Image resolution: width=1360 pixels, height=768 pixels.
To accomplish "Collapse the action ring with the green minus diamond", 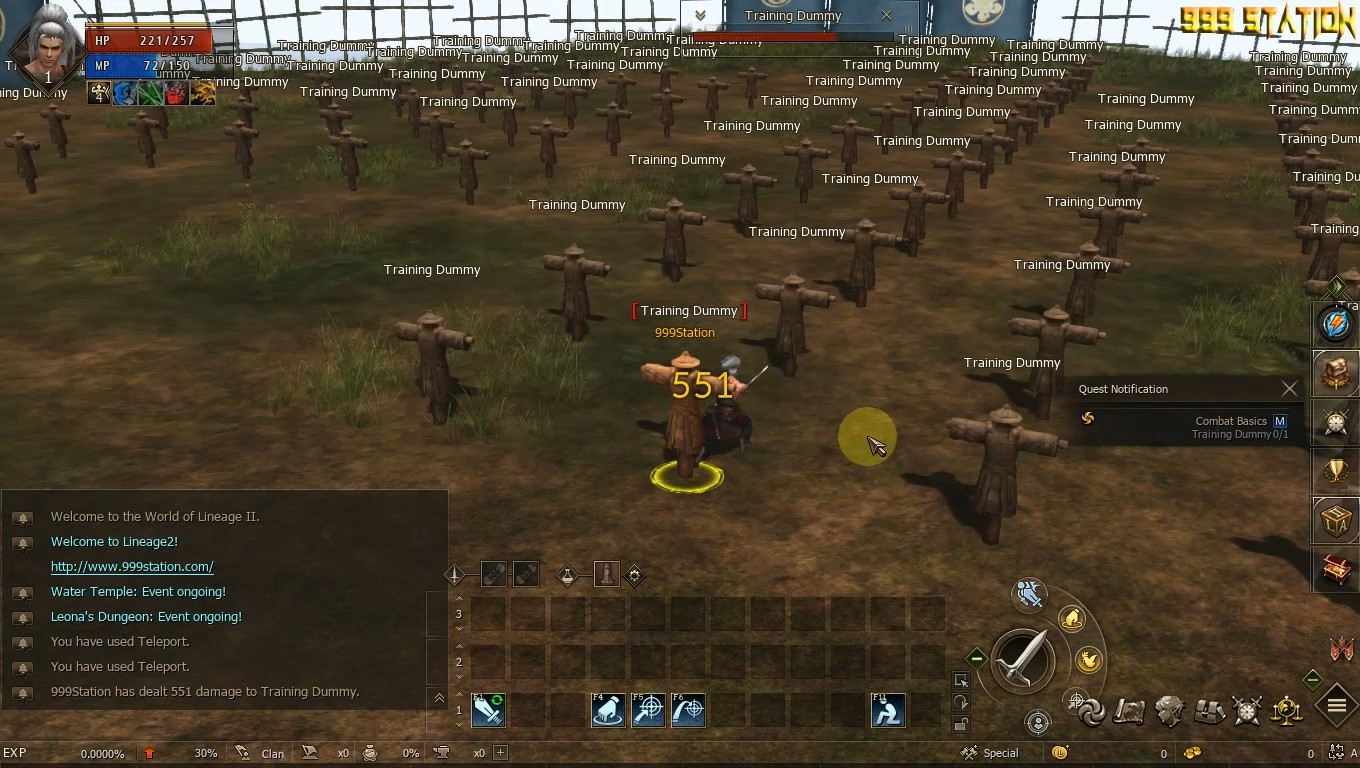I will (x=976, y=659).
